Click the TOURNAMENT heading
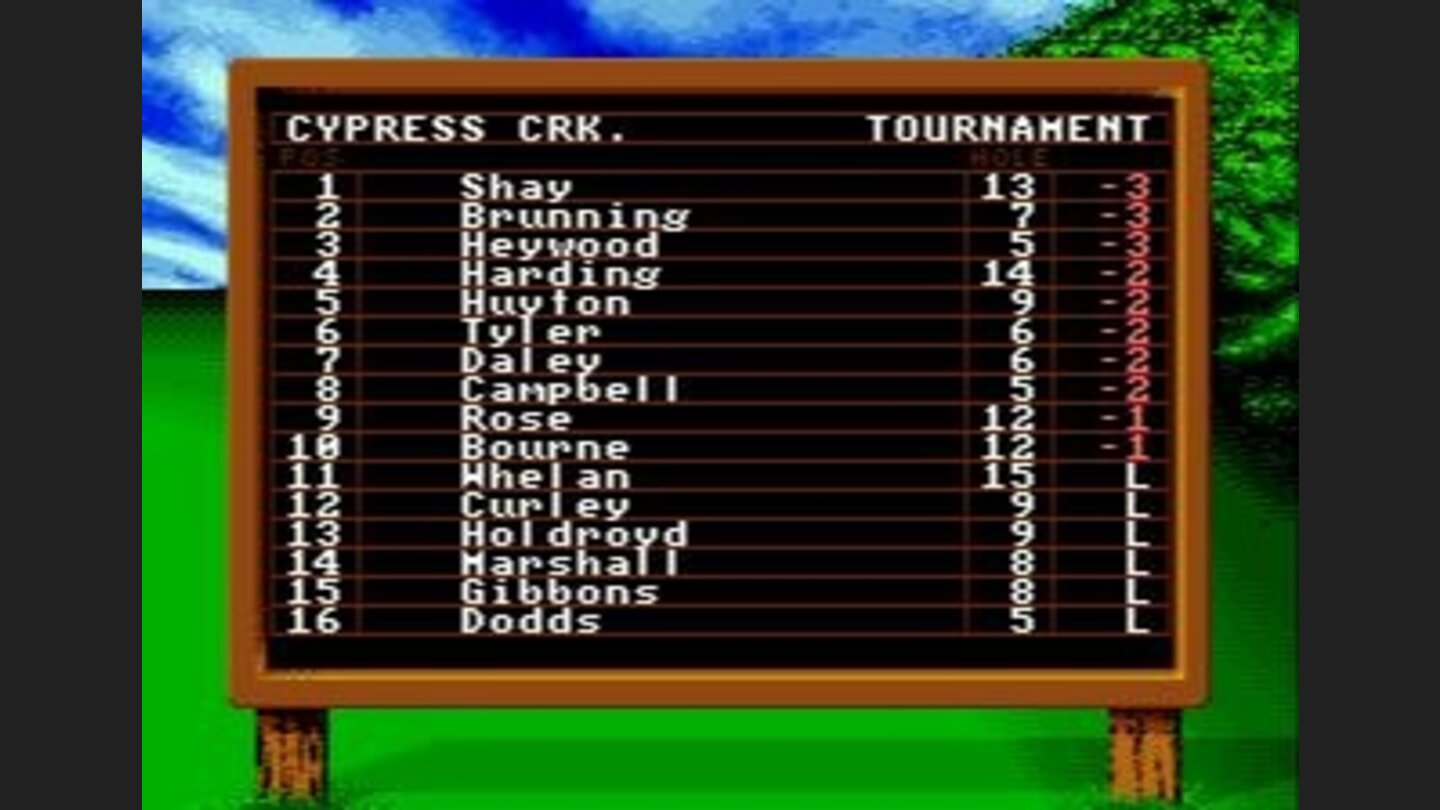Screen dimensions: 1440x810 pyautogui.click(x=1010, y=128)
